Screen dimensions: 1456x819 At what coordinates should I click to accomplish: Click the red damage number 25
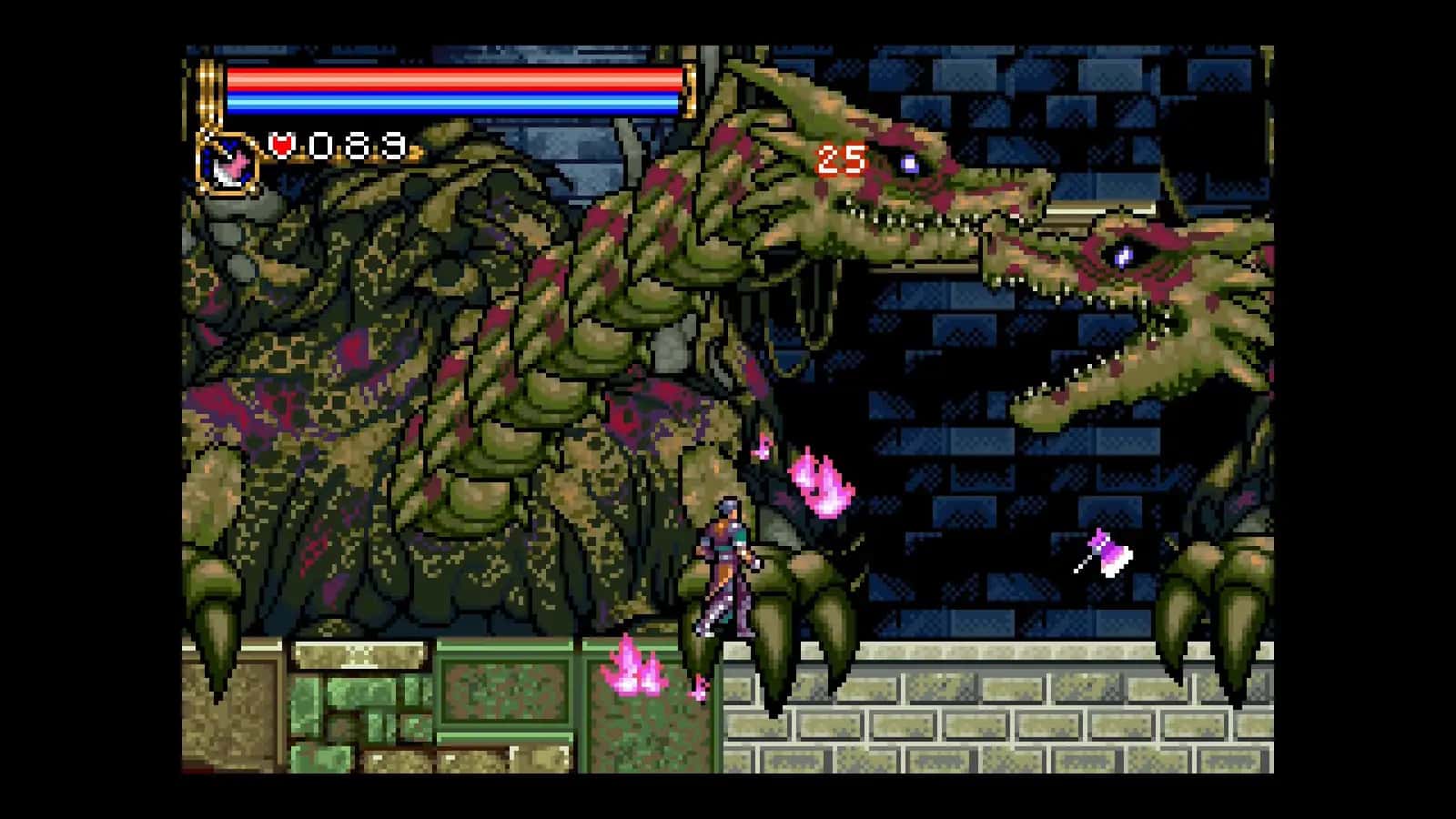pyautogui.click(x=842, y=159)
